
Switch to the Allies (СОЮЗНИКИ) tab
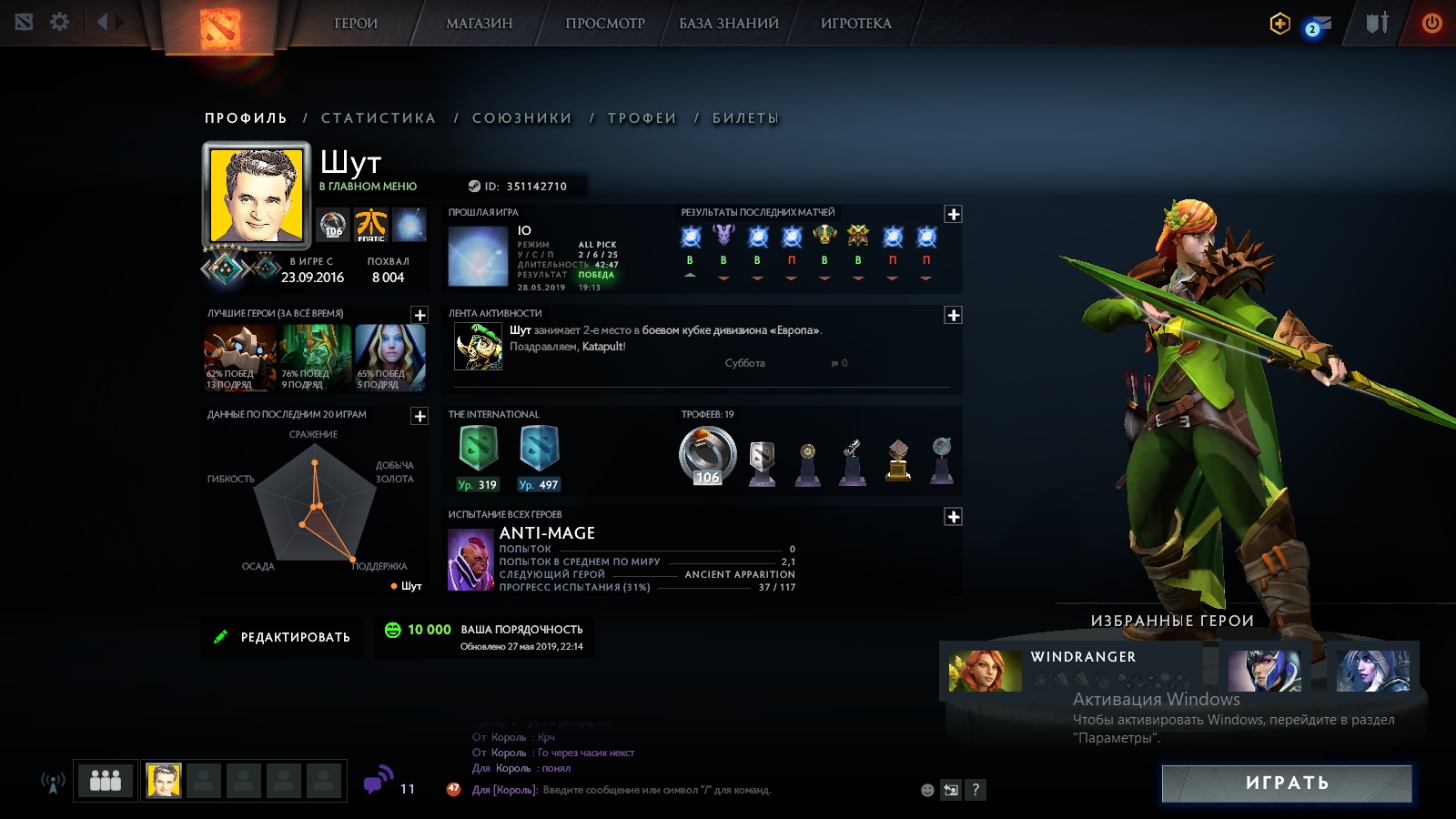tap(521, 118)
